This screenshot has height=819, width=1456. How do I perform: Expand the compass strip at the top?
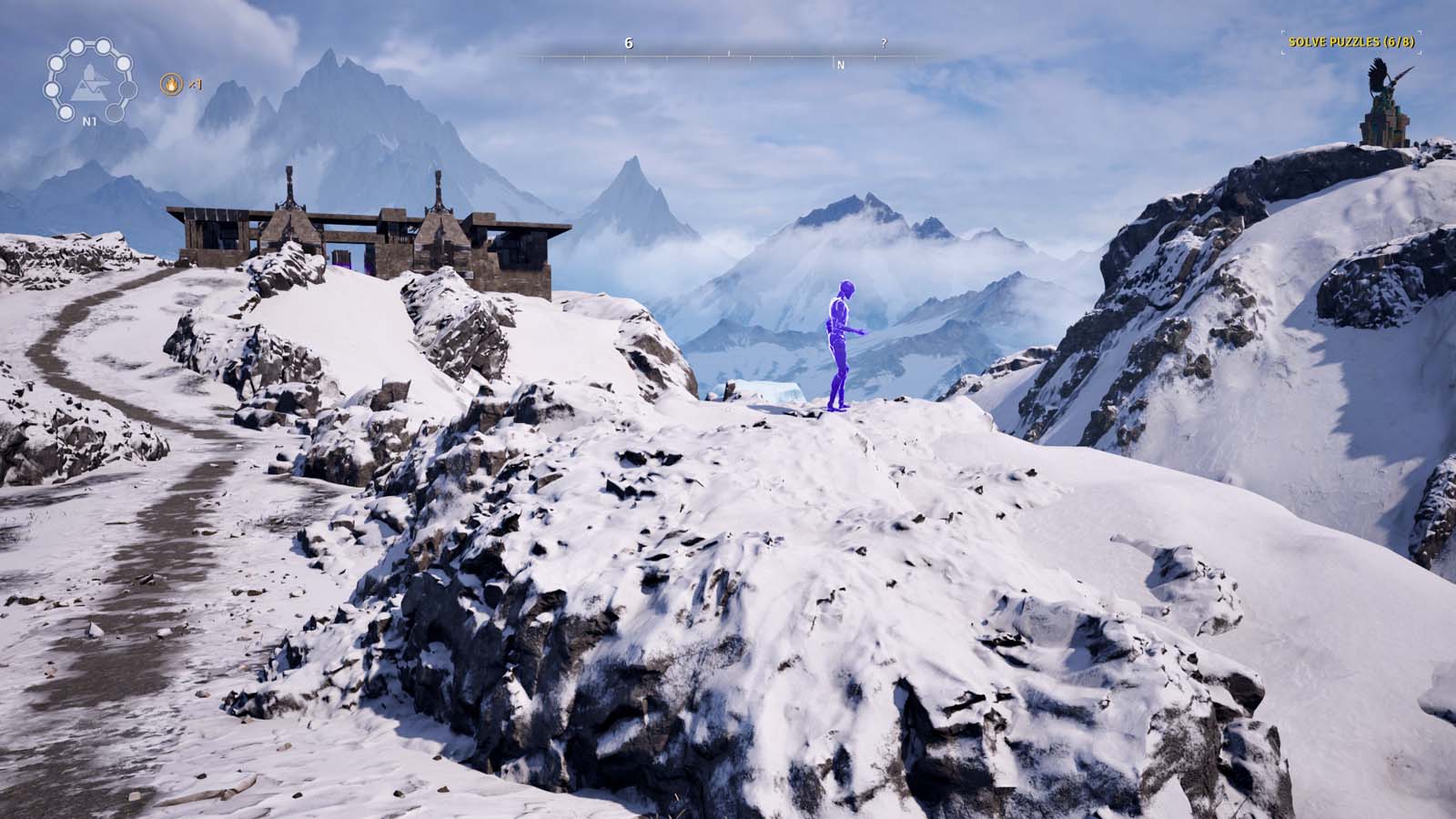tap(728, 55)
